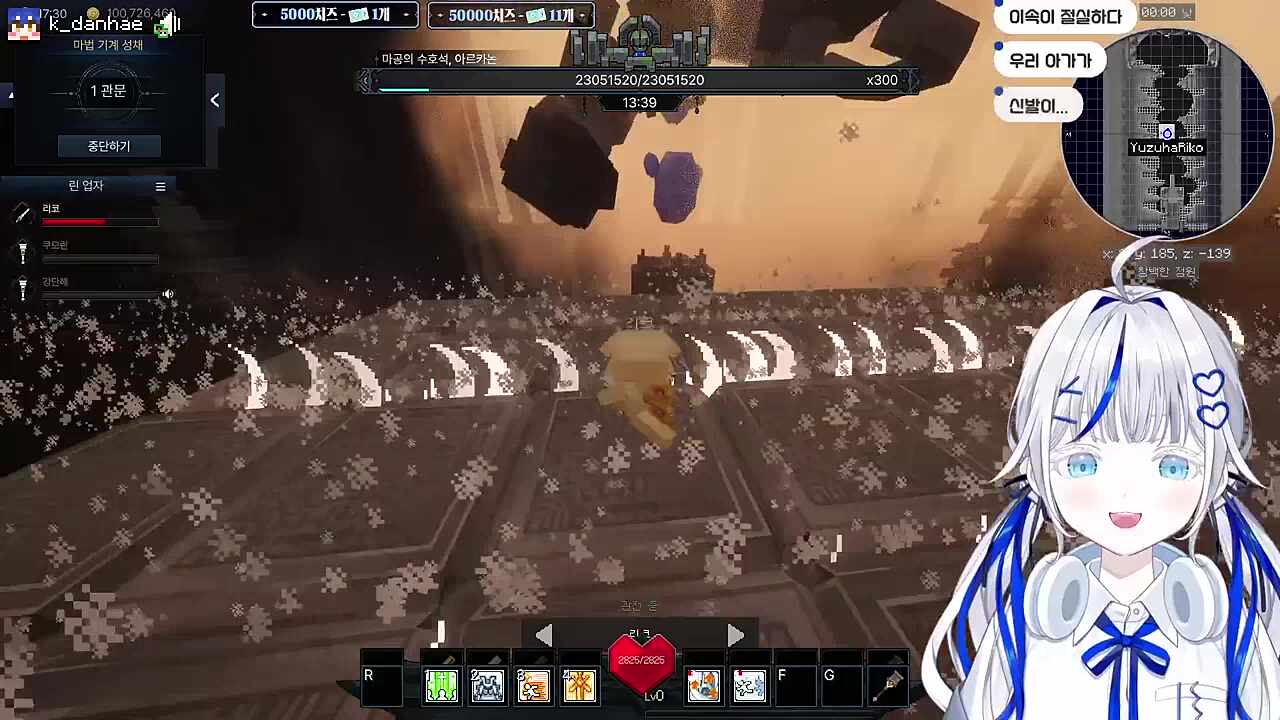Use the blue and white running figure skill
This screenshot has height=720, width=1280.
point(749,685)
